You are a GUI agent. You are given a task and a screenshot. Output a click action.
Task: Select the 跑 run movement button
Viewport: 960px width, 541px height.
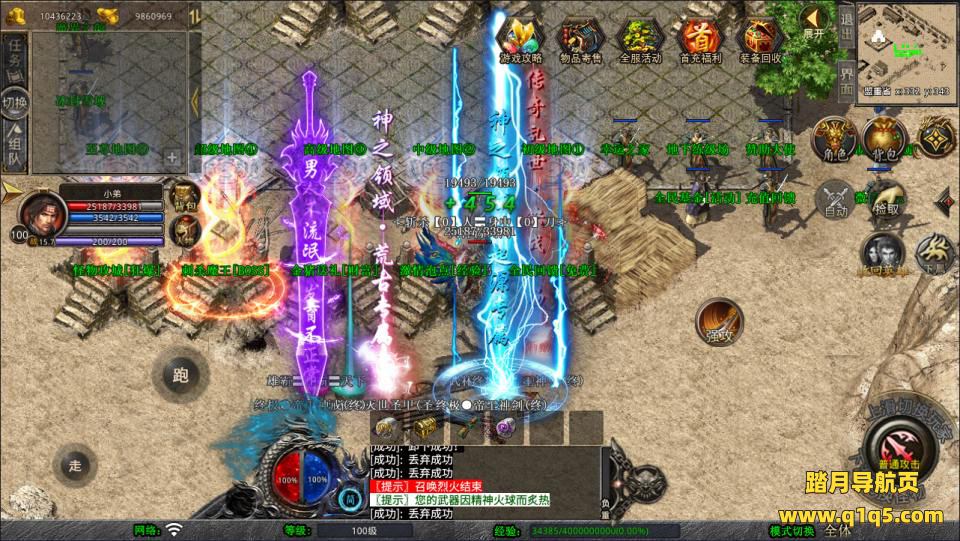179,376
